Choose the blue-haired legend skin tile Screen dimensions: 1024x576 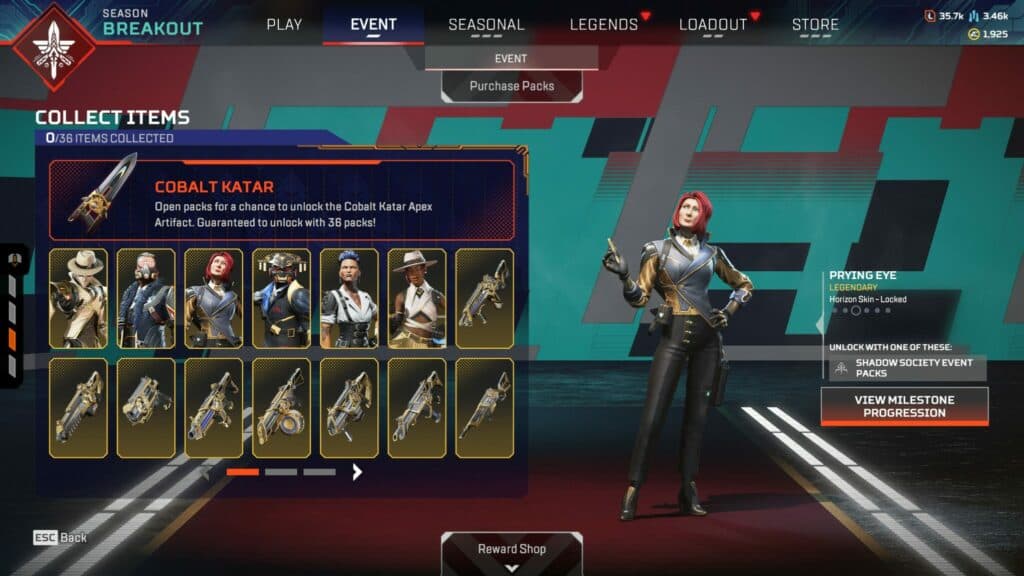click(349, 298)
